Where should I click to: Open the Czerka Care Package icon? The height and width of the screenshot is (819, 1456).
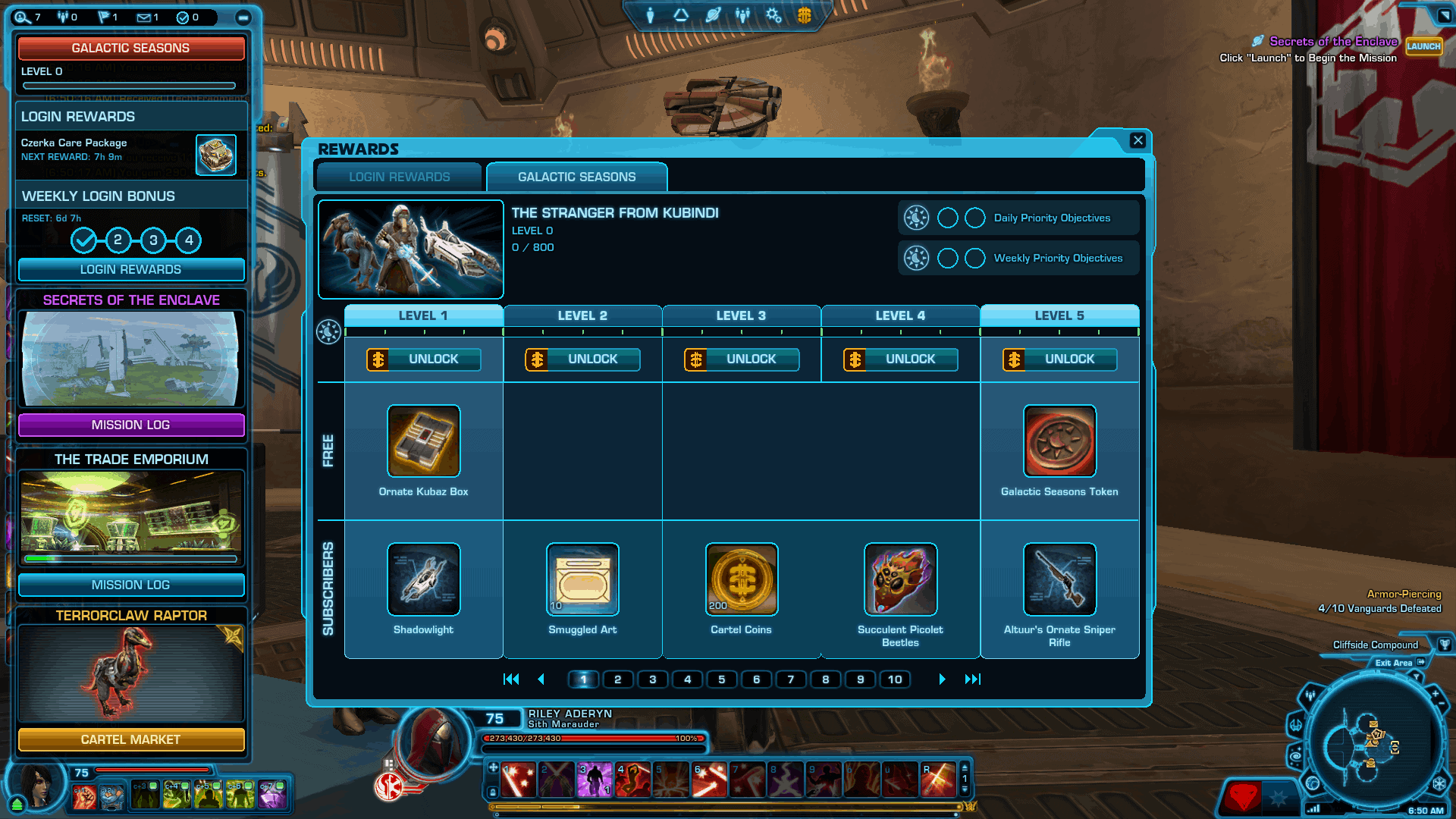coord(216,155)
